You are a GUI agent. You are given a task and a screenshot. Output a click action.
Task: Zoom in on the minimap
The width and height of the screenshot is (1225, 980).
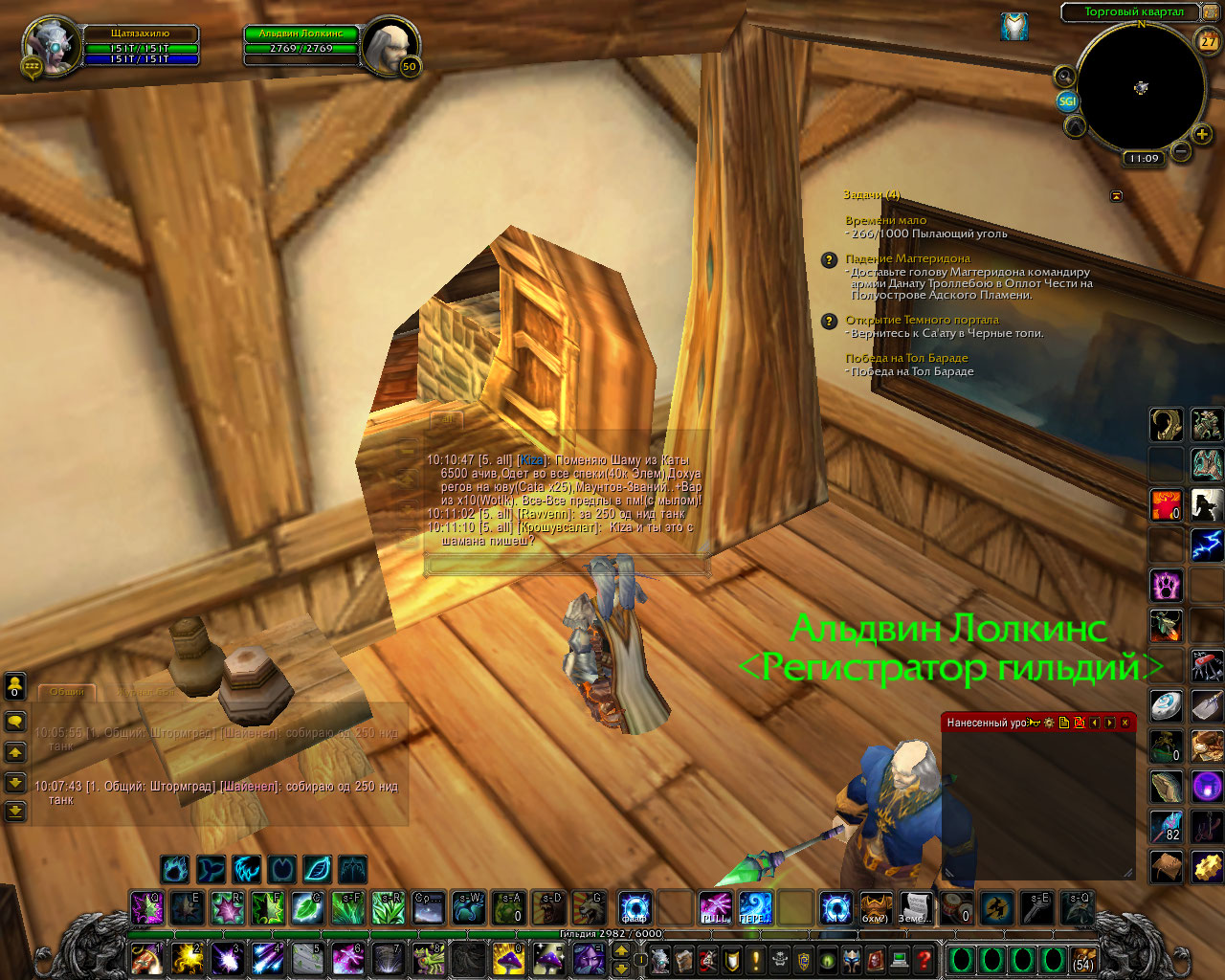tap(1202, 134)
